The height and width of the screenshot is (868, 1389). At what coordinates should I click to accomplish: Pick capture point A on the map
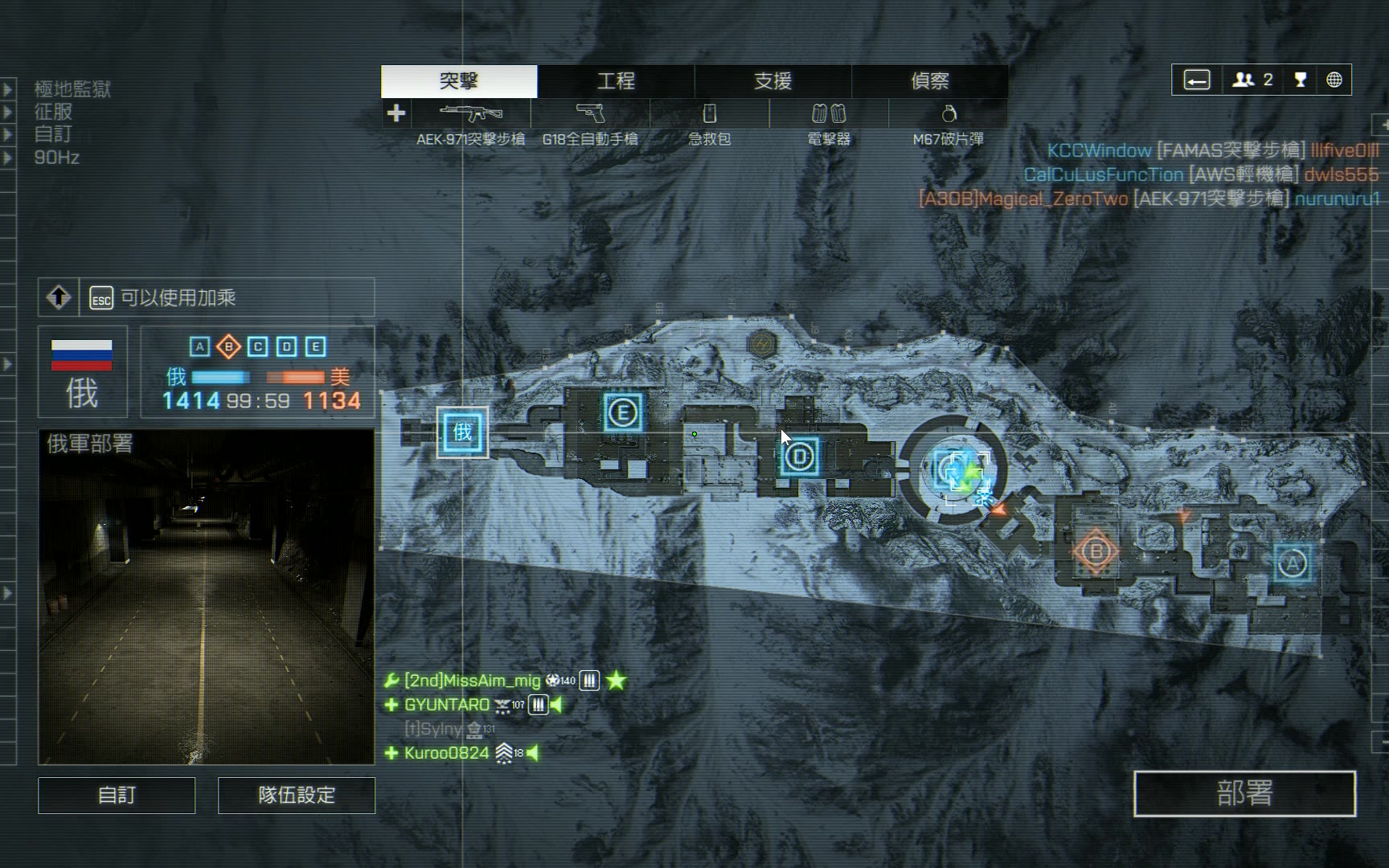1293,564
